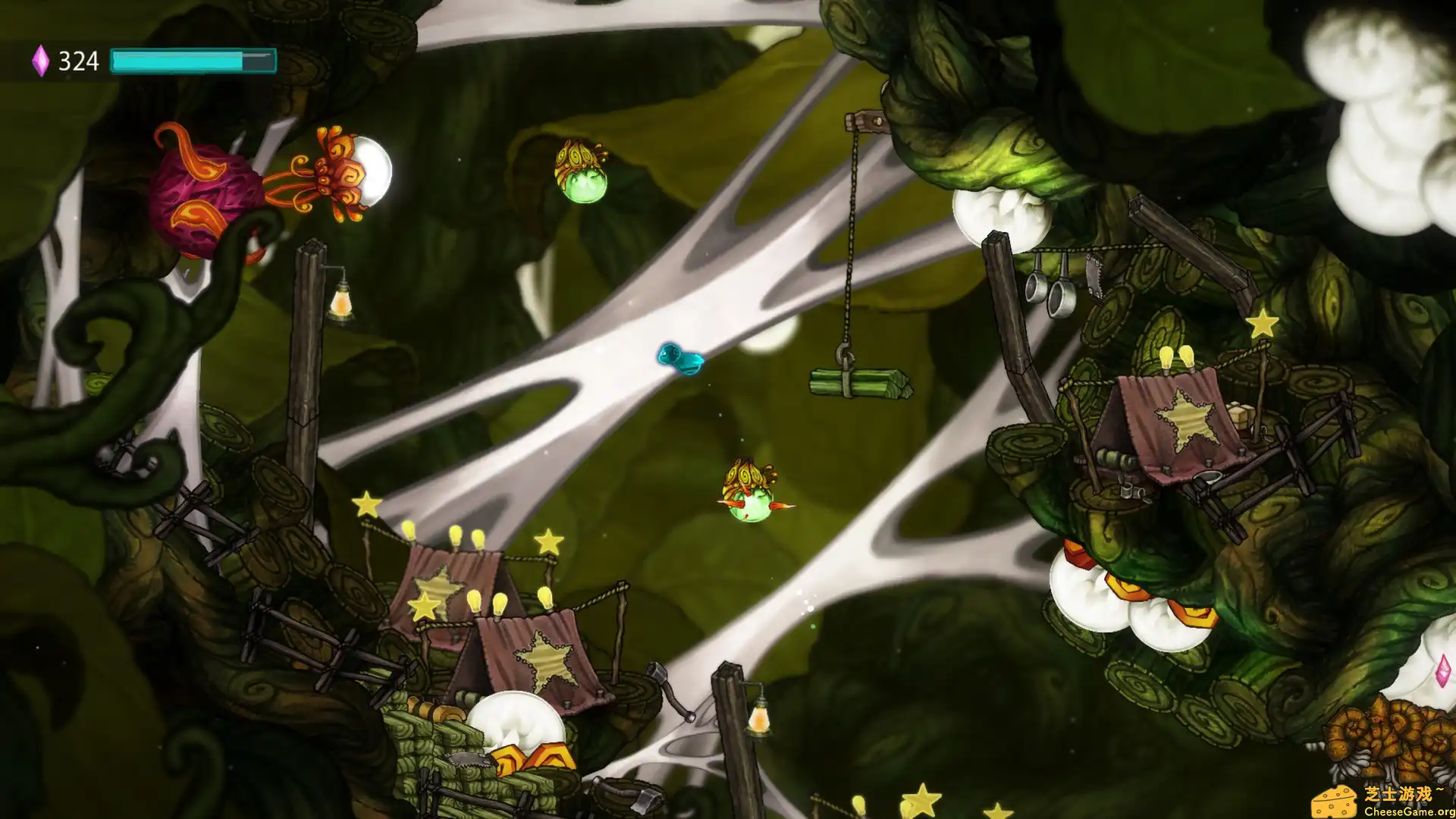Toggle the lantern near bottom-center post
Viewport: 1456px width, 819px height.
[x=759, y=718]
